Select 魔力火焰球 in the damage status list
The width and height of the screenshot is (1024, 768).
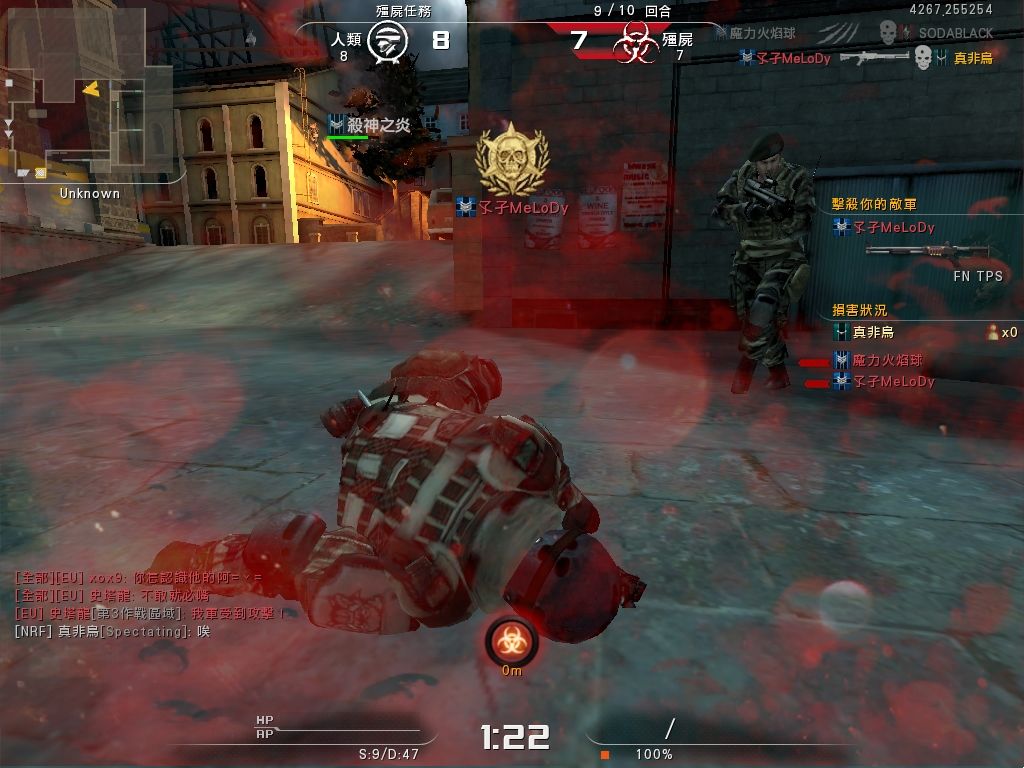887,360
